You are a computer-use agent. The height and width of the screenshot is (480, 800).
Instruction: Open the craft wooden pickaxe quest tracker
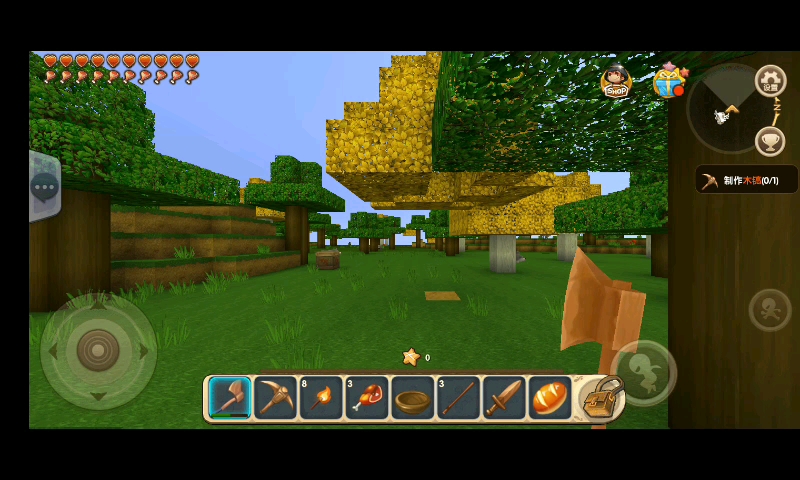pos(746,180)
